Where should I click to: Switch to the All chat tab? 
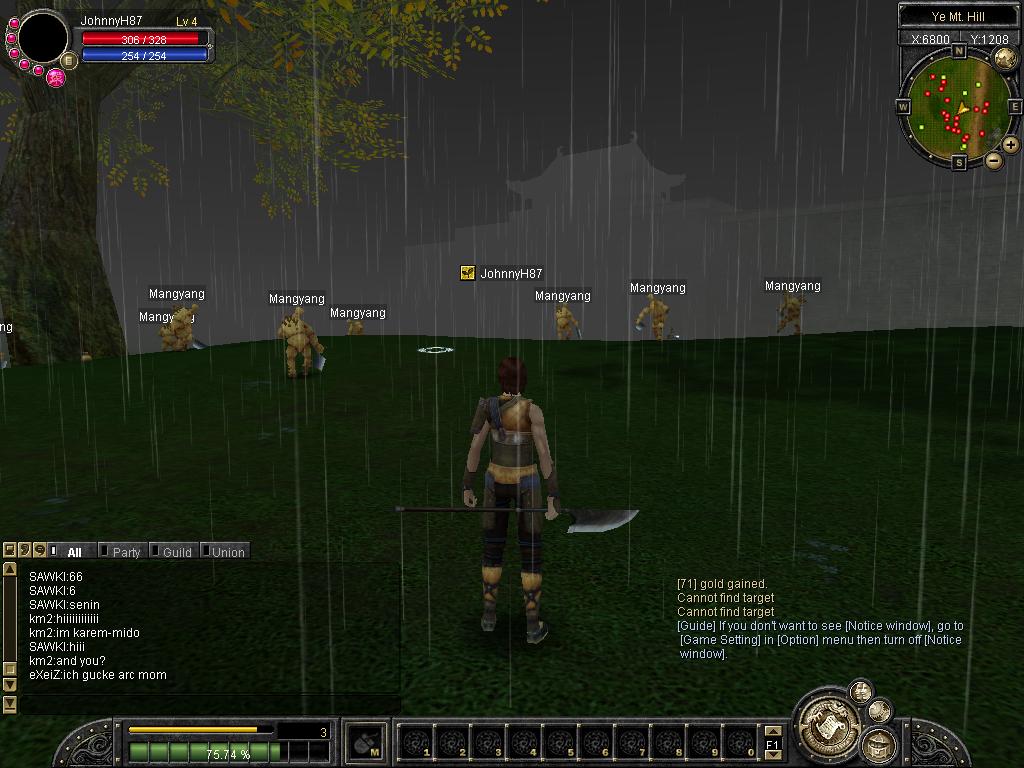point(73,552)
